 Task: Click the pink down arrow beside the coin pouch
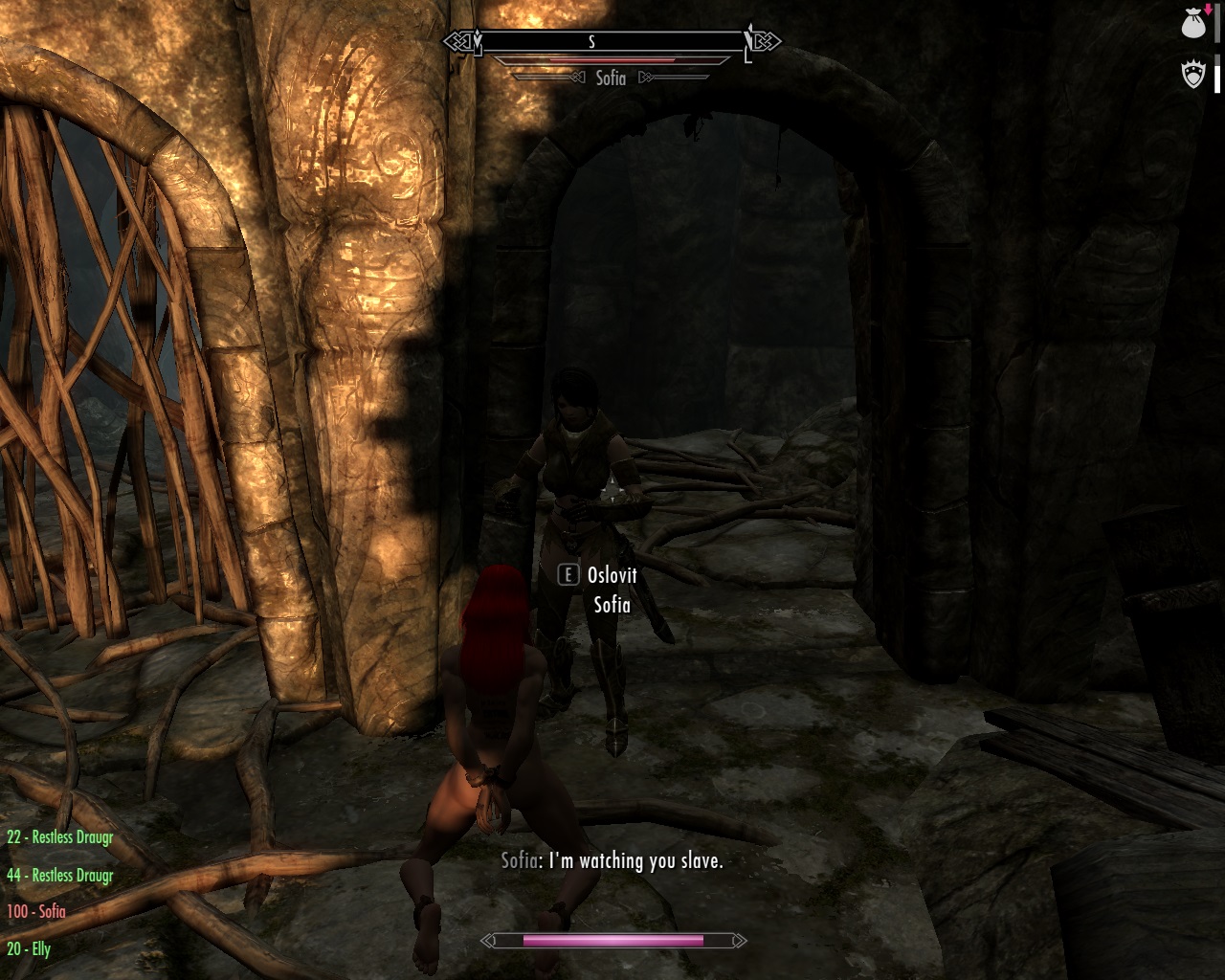coord(1208,10)
